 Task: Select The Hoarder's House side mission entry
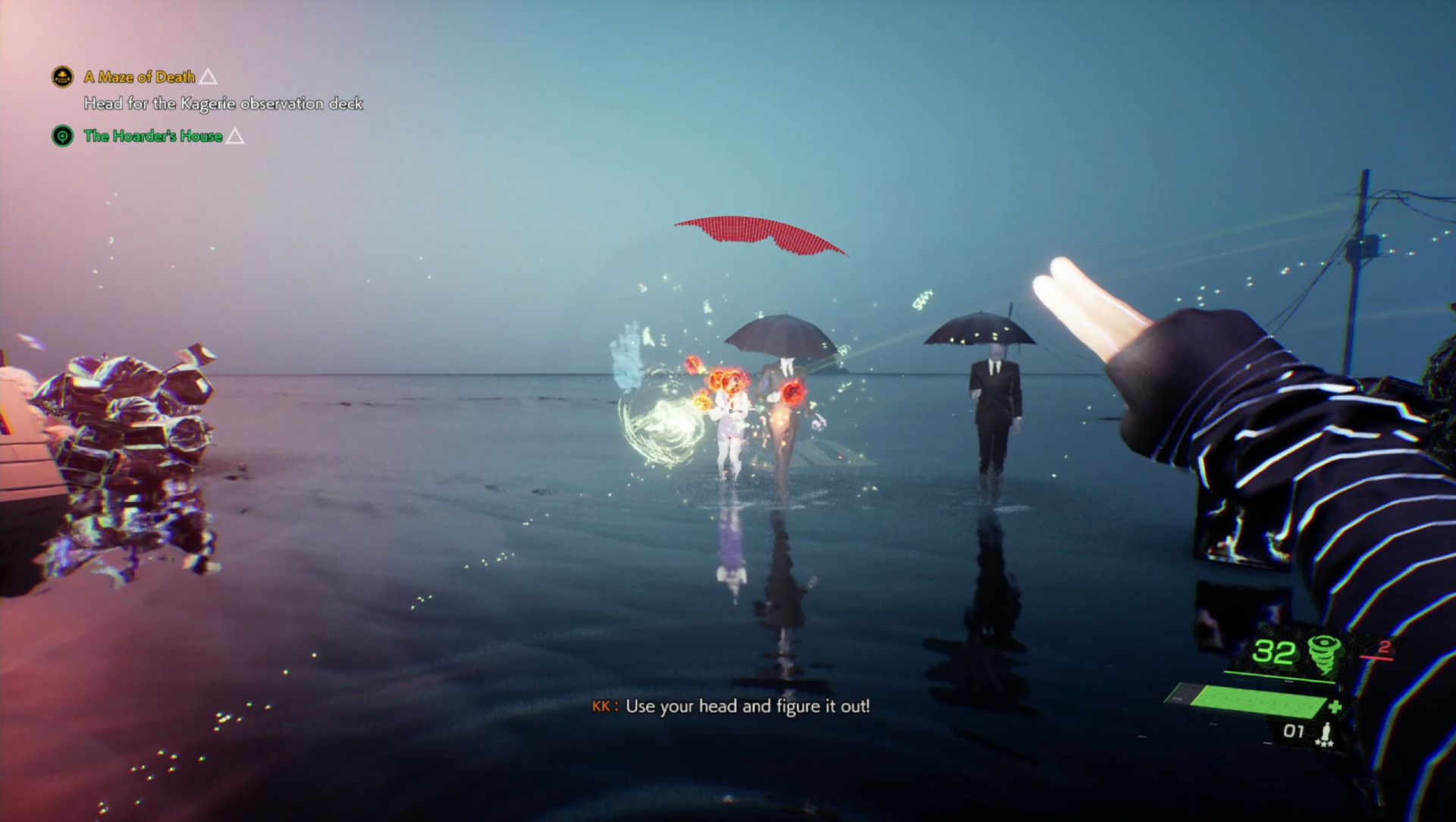pos(152,136)
